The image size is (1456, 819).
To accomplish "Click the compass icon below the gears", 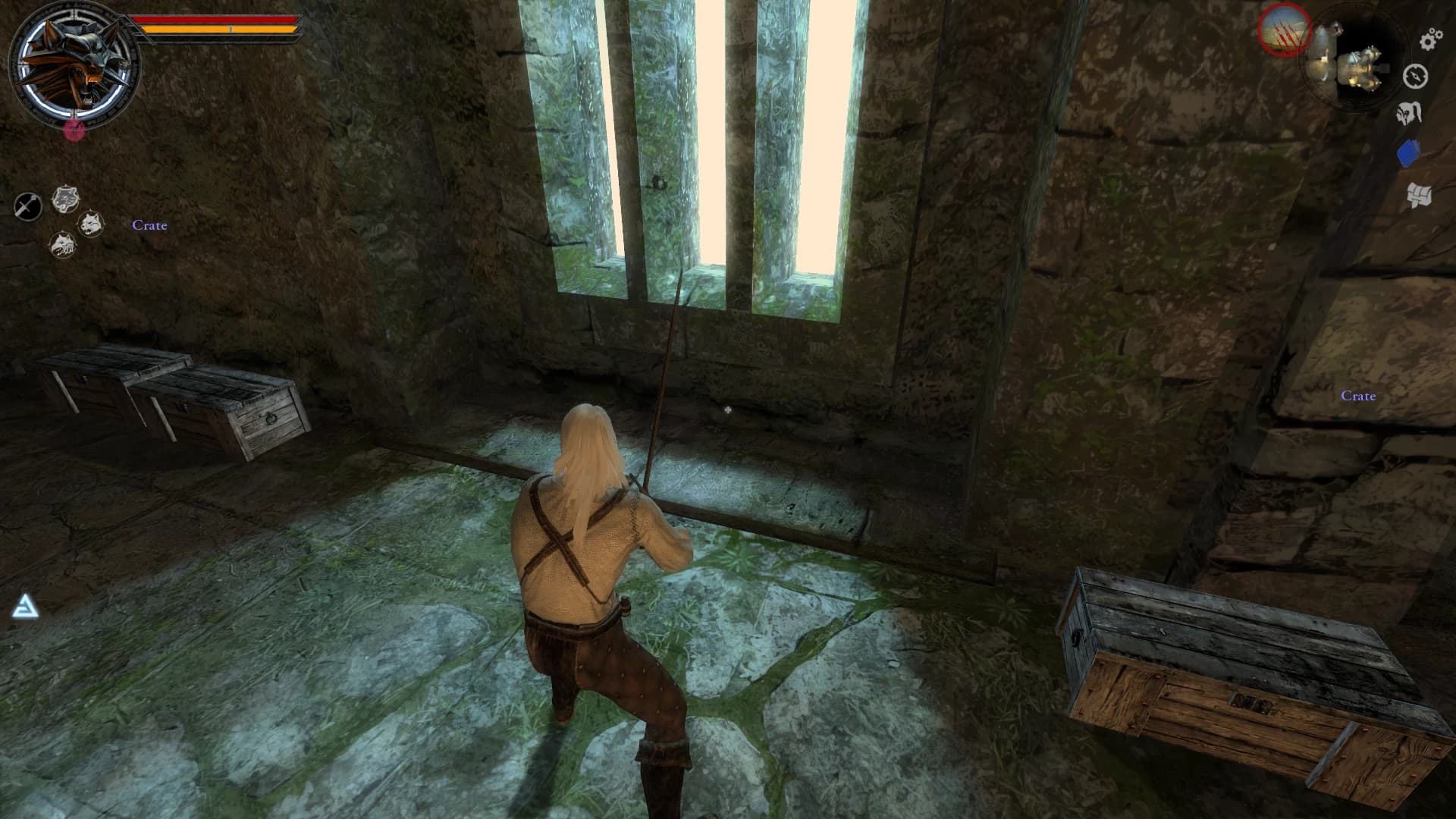I will 1415,76.
